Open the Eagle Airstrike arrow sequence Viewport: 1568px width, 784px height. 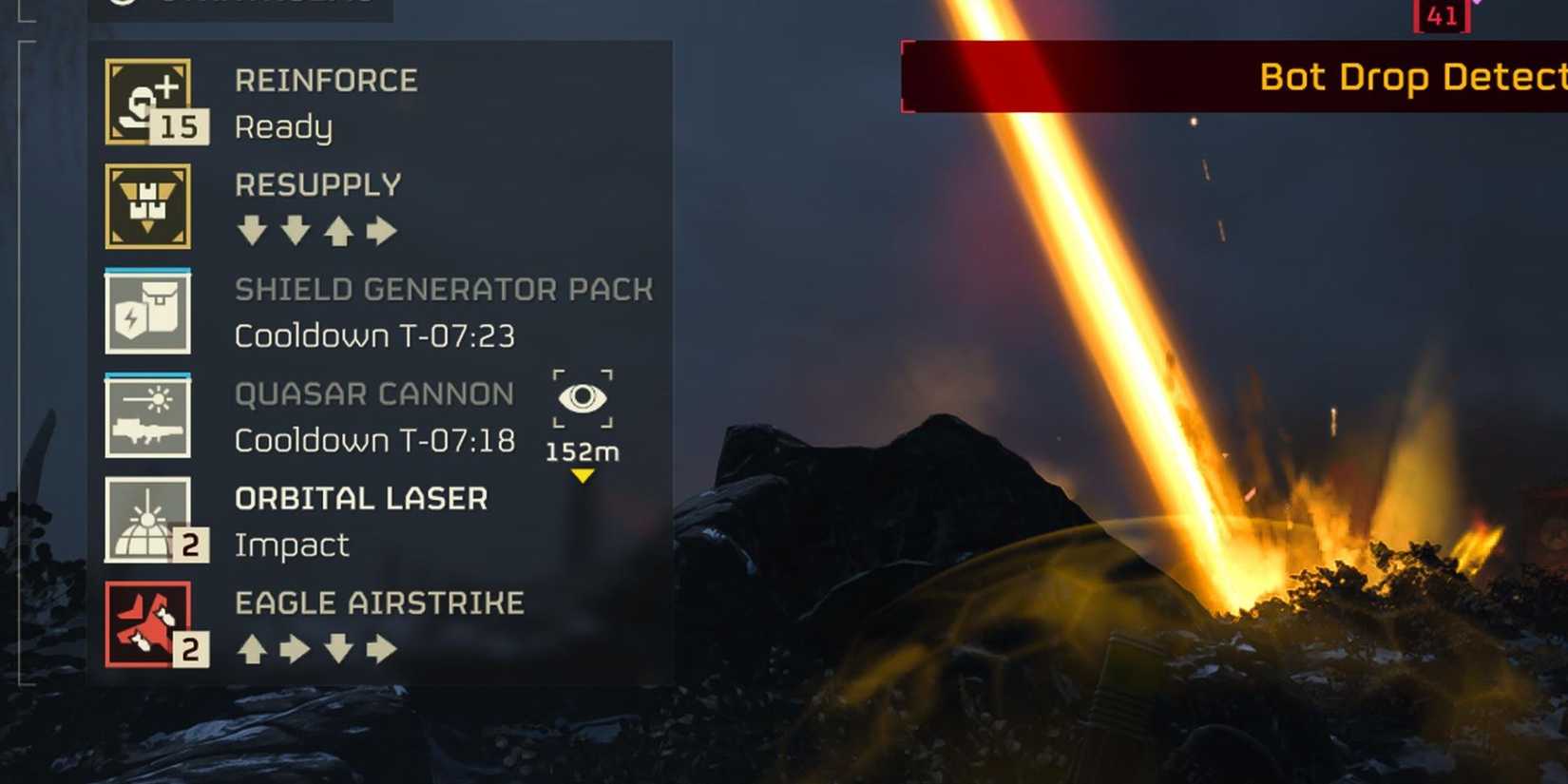(x=317, y=650)
